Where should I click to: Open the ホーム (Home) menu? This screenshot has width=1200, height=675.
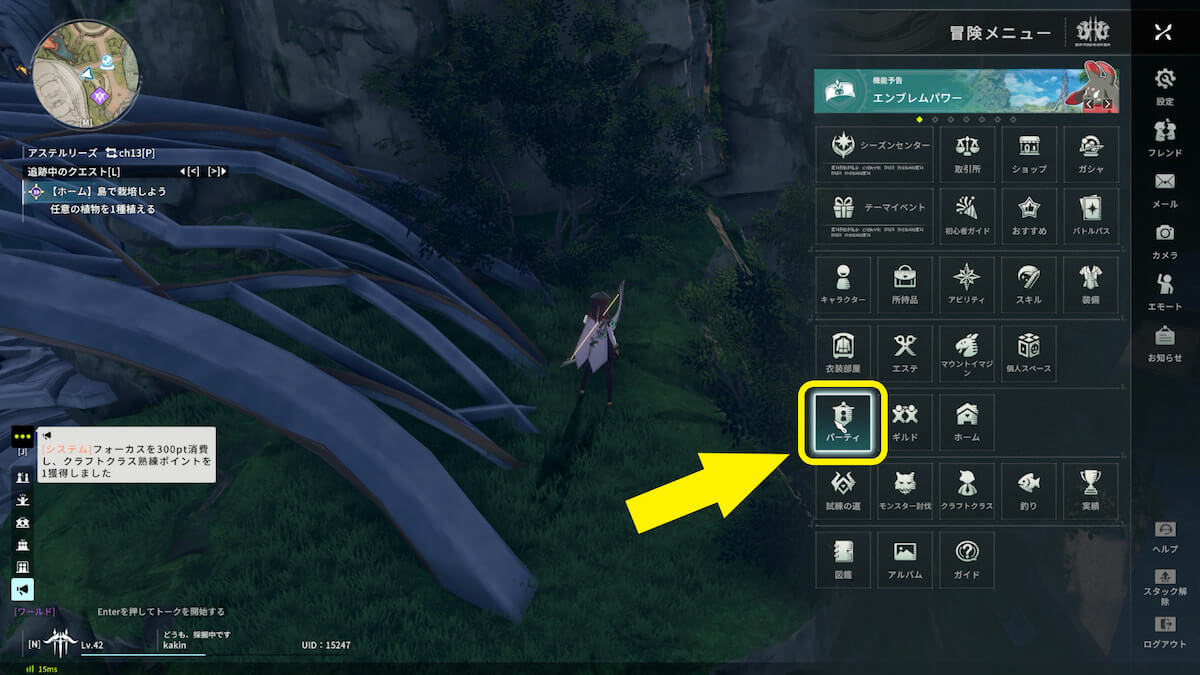coord(967,421)
